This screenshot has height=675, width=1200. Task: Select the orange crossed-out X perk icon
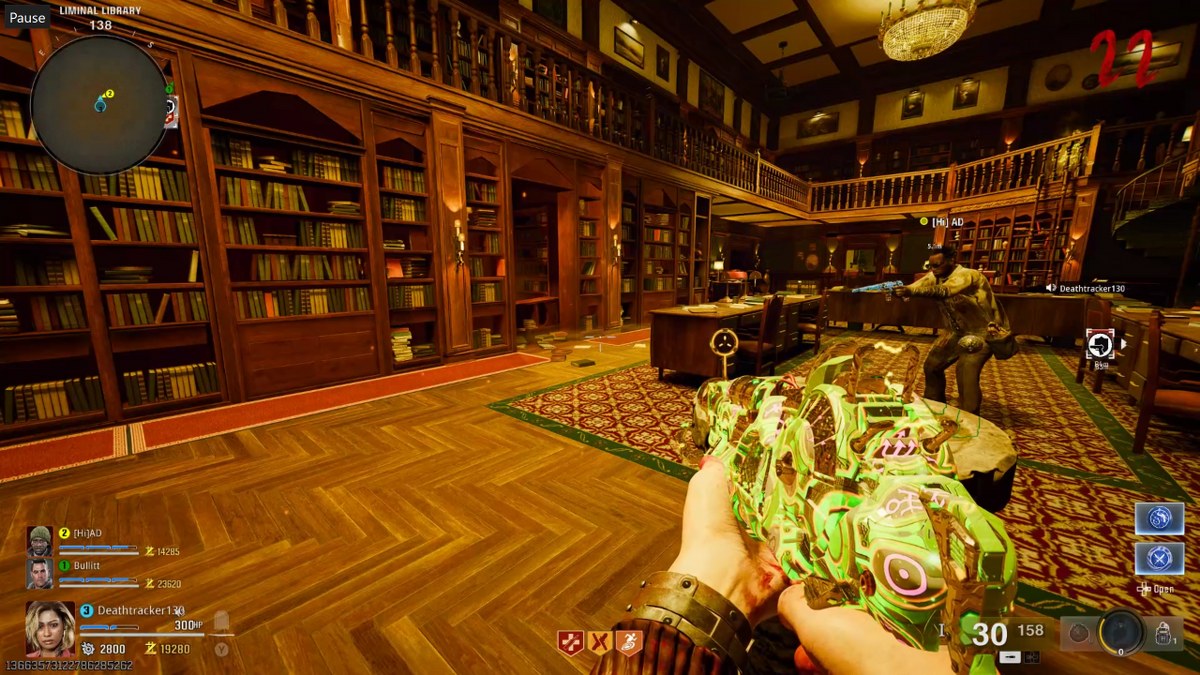point(600,643)
